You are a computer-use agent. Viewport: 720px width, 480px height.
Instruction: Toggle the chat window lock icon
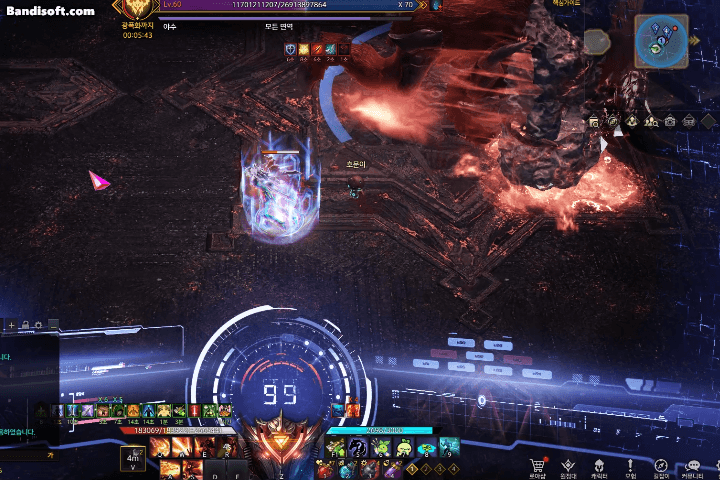click(25, 325)
